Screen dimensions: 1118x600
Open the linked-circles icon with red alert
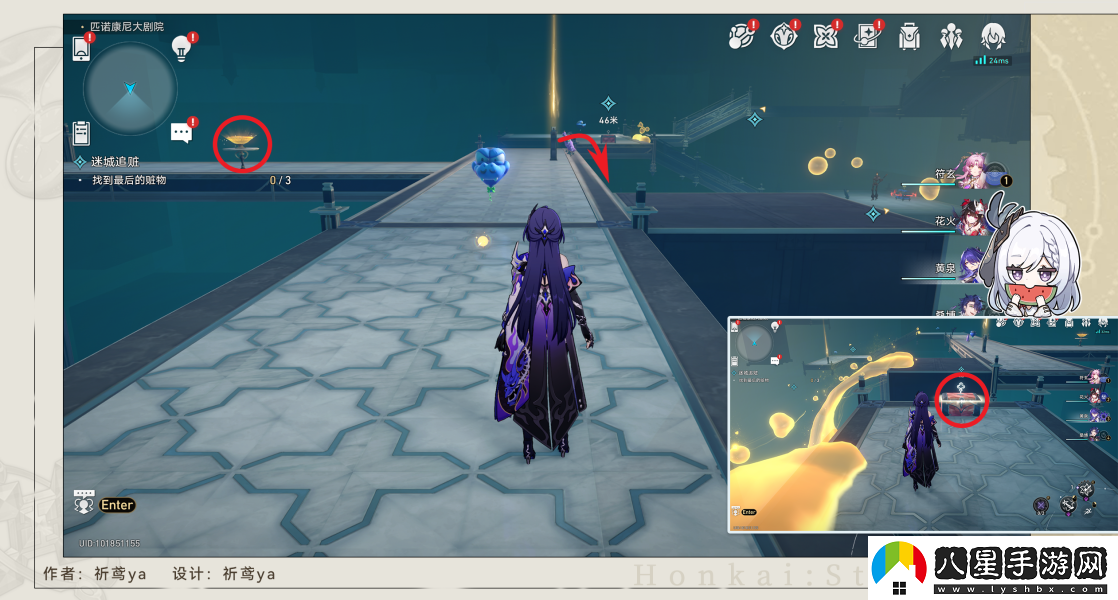click(x=740, y=37)
